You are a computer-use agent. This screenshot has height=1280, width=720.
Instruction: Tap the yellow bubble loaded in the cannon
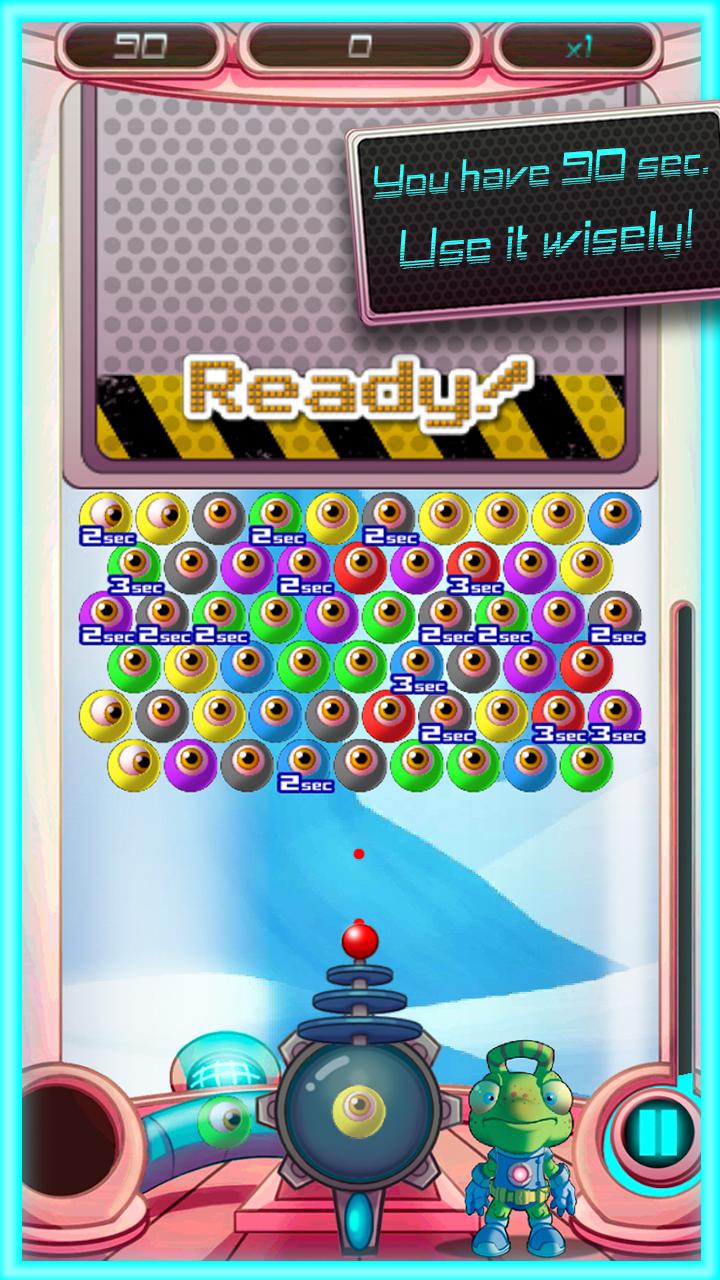356,1105
